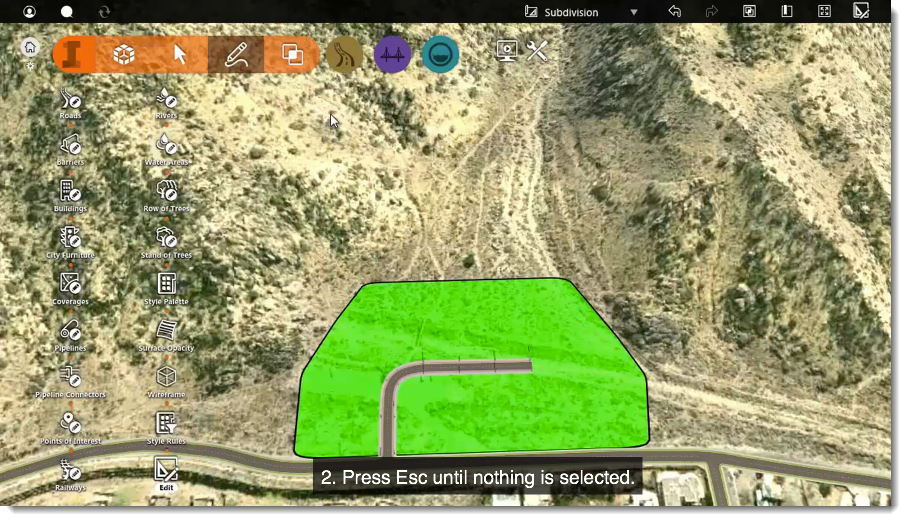The width and height of the screenshot is (906, 521).
Task: Choose the Pipelines tool
Action: click(x=70, y=331)
